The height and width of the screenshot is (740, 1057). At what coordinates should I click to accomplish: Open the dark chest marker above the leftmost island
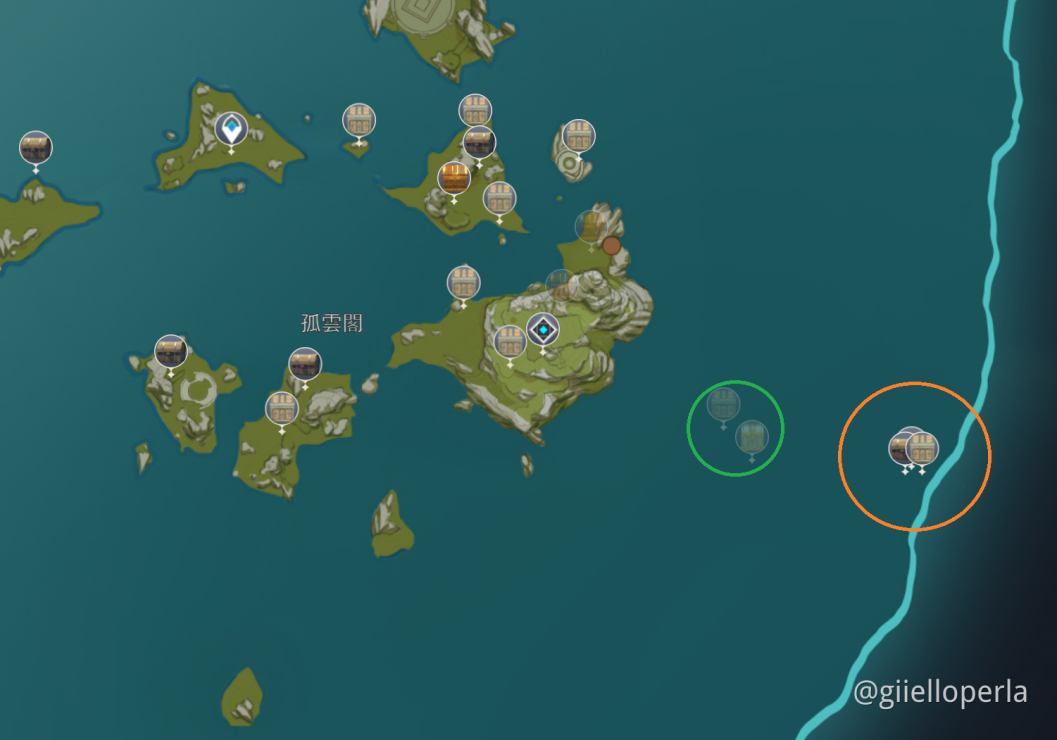coord(36,148)
